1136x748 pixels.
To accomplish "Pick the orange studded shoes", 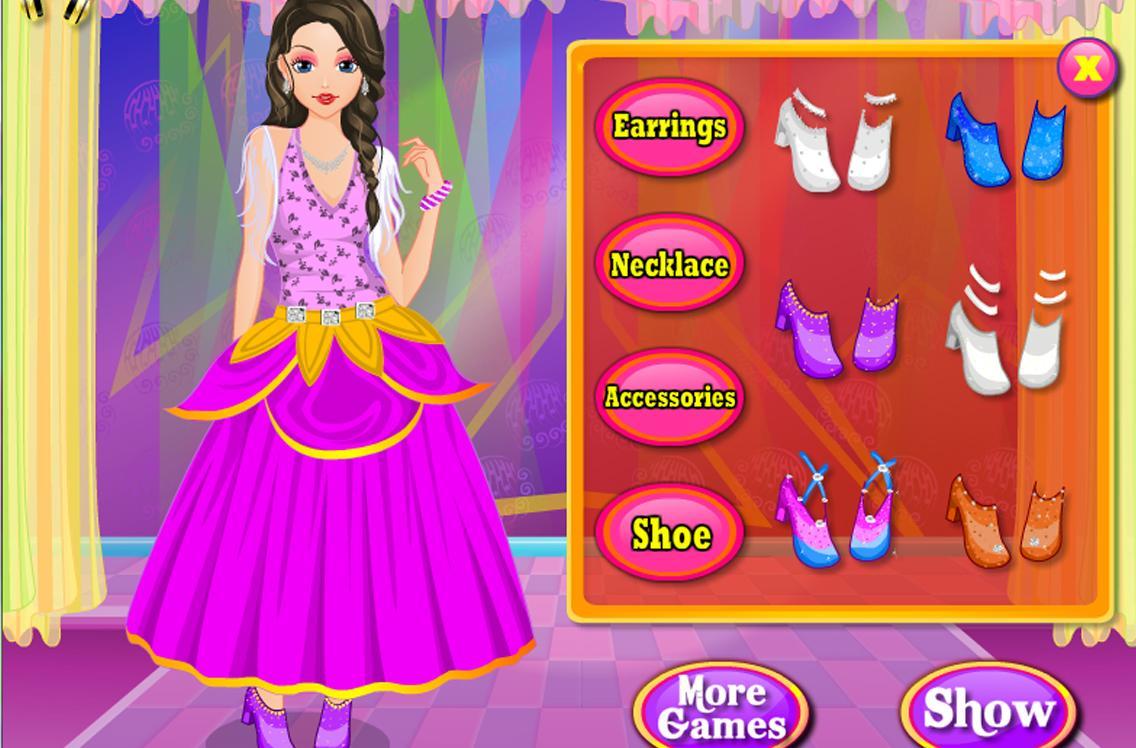I will click(1005, 518).
